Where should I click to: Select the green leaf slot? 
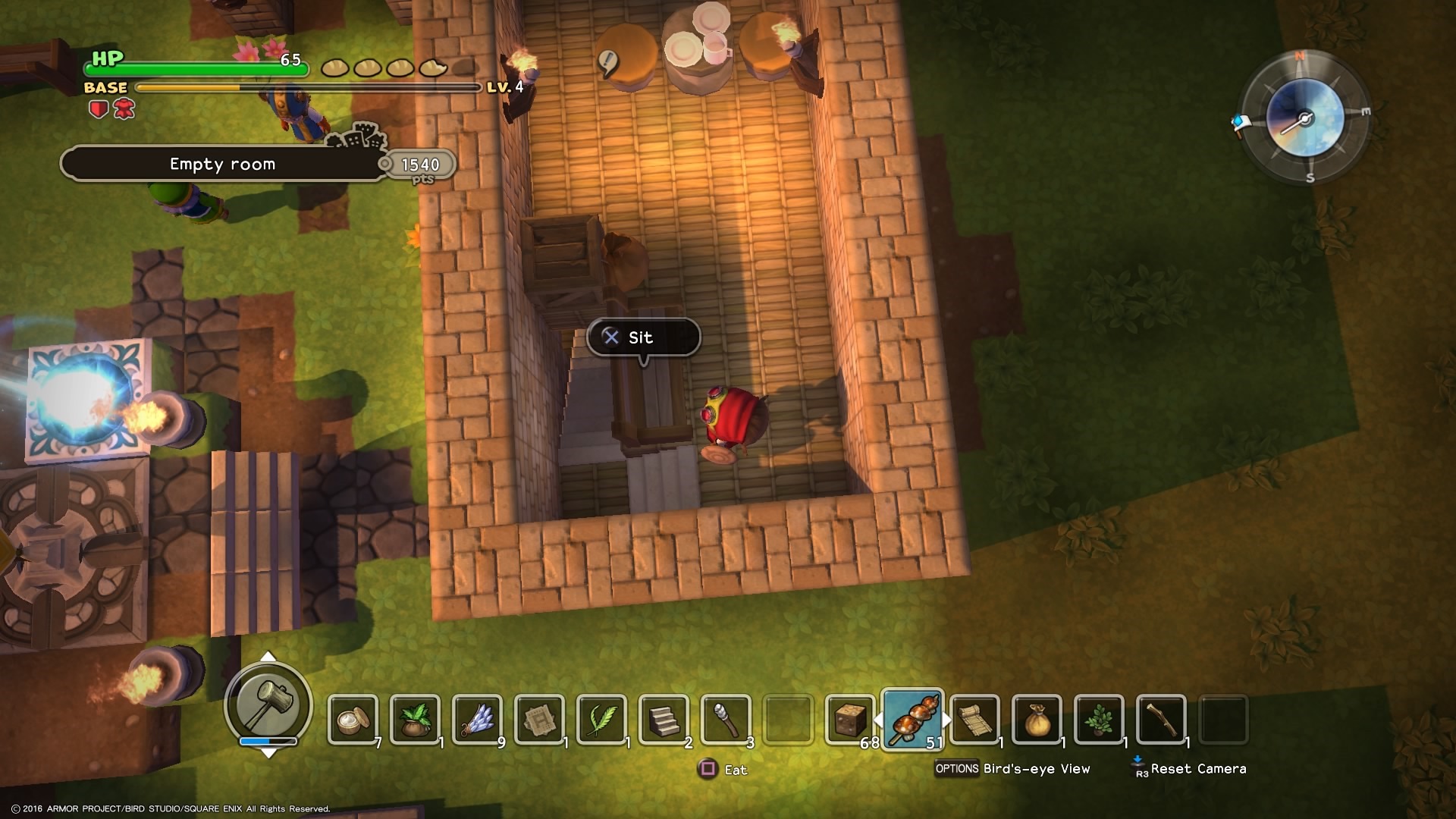point(601,719)
